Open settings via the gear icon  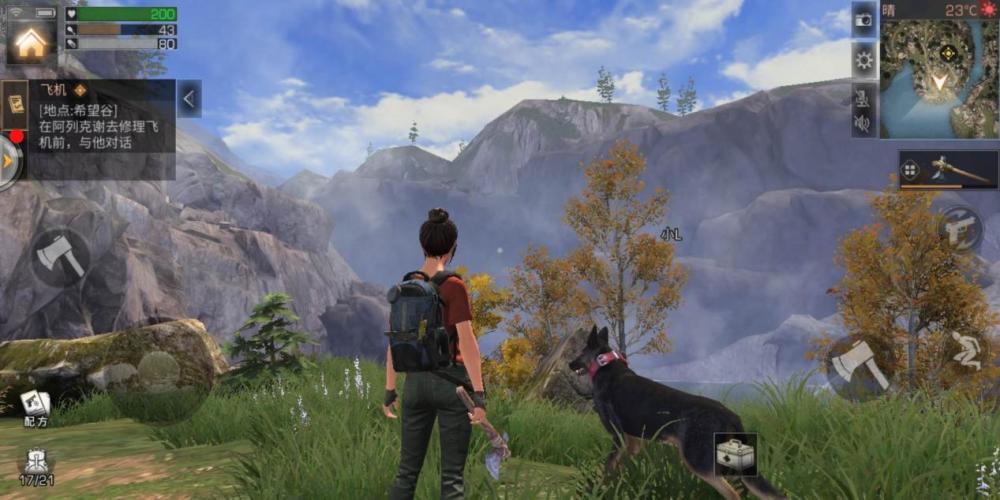[864, 59]
